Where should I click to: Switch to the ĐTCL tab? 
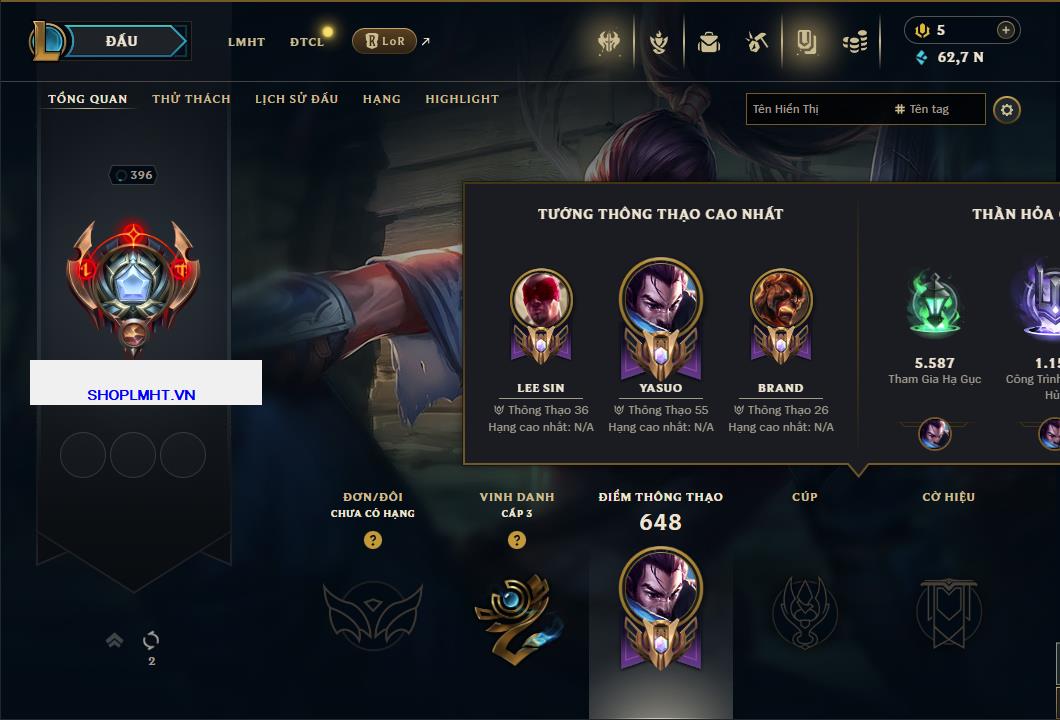point(307,42)
